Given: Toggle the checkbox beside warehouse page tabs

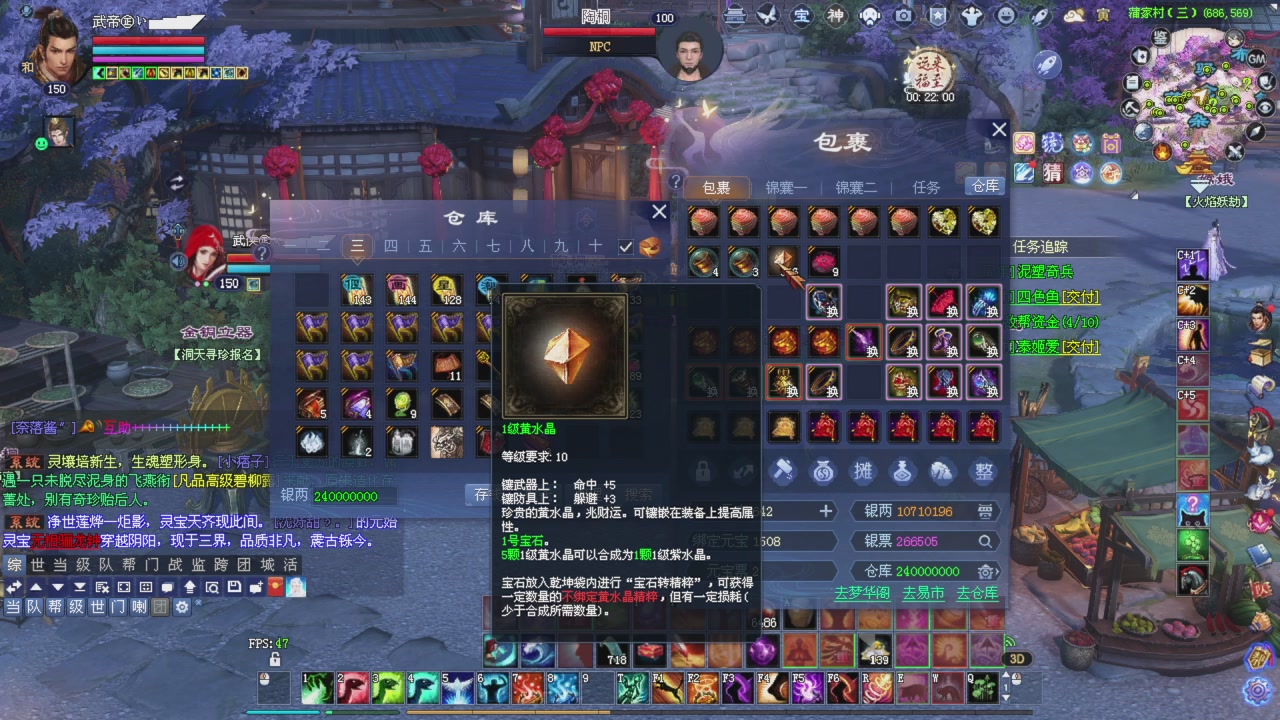Looking at the screenshot, I should (626, 246).
